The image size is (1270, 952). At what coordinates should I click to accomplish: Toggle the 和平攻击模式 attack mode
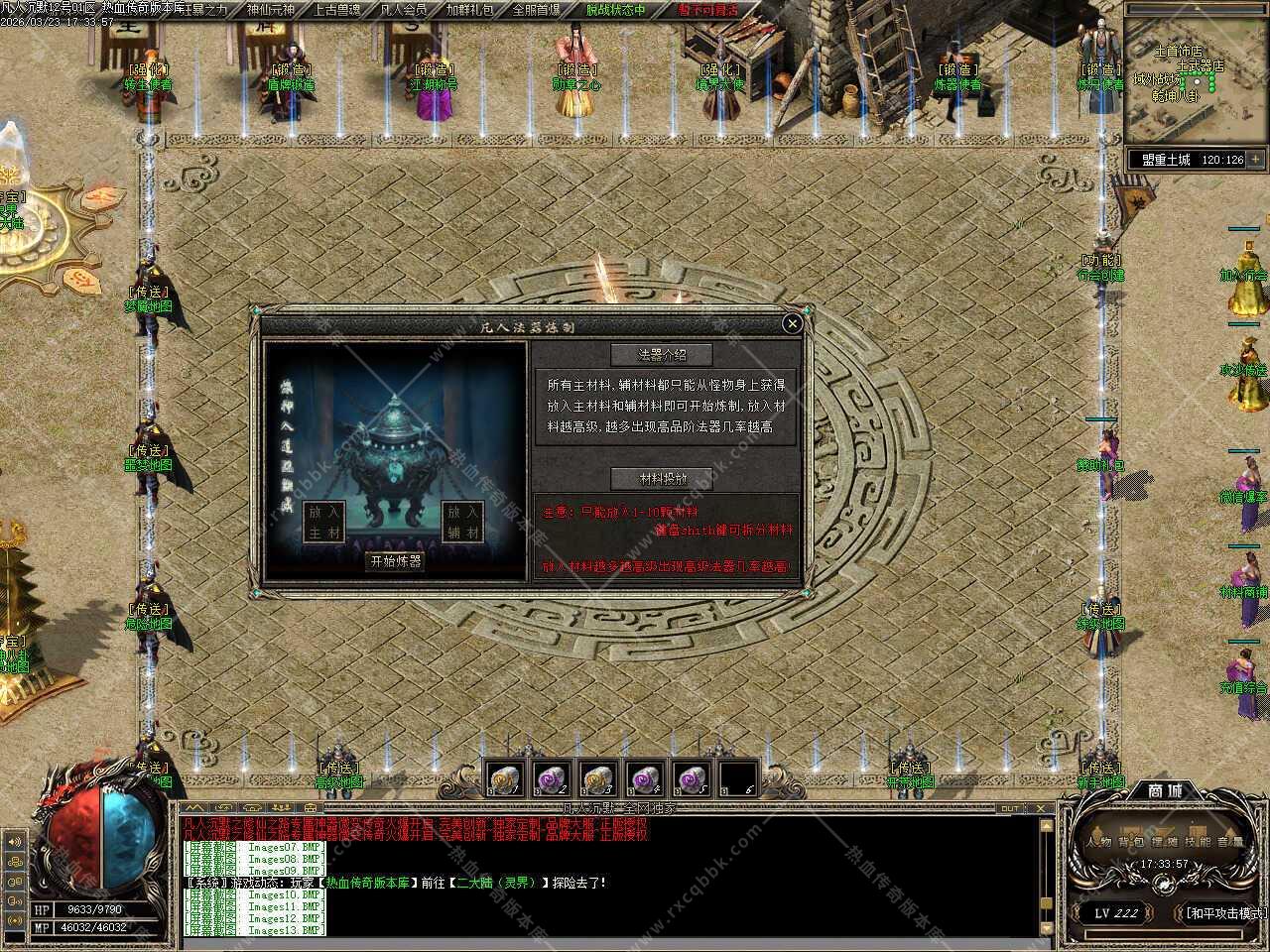(x=1224, y=913)
